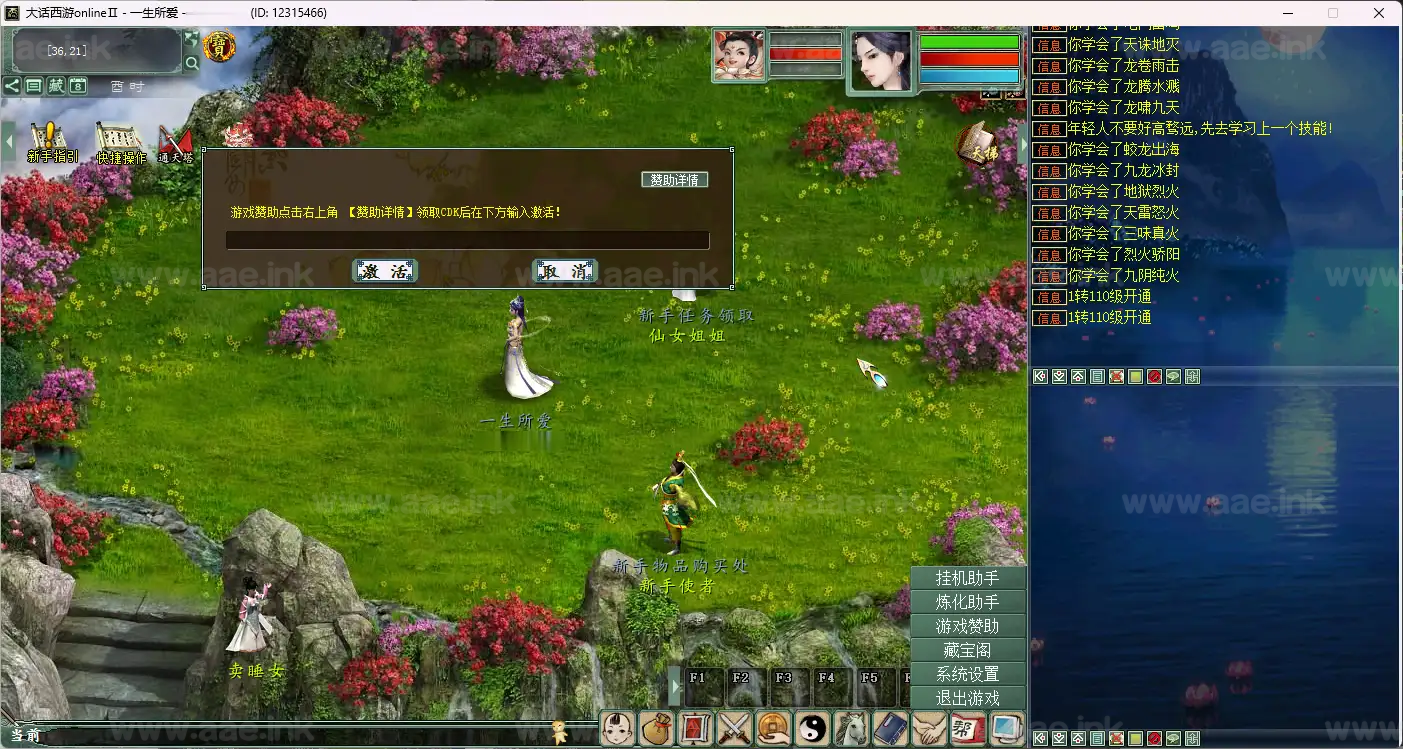Click the yin-yang toolbar icon
This screenshot has width=1403, height=749.
click(x=812, y=728)
